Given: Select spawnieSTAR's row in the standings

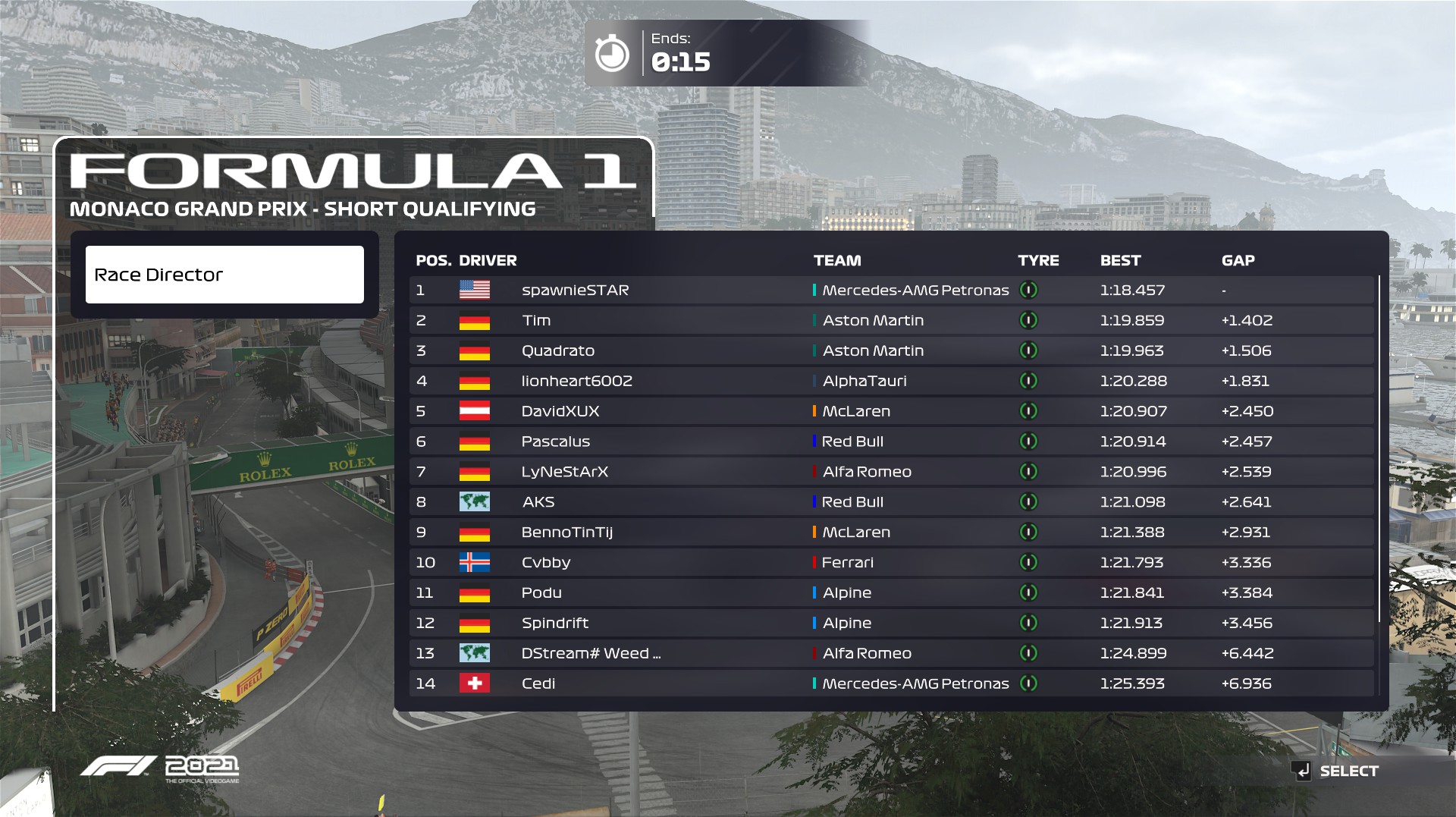Looking at the screenshot, I should pos(891,291).
